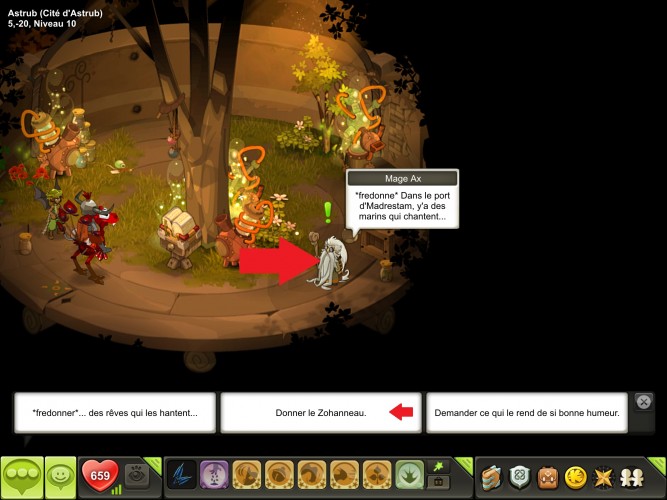
Task: Ask what puts him in a good mood
Action: [527, 412]
